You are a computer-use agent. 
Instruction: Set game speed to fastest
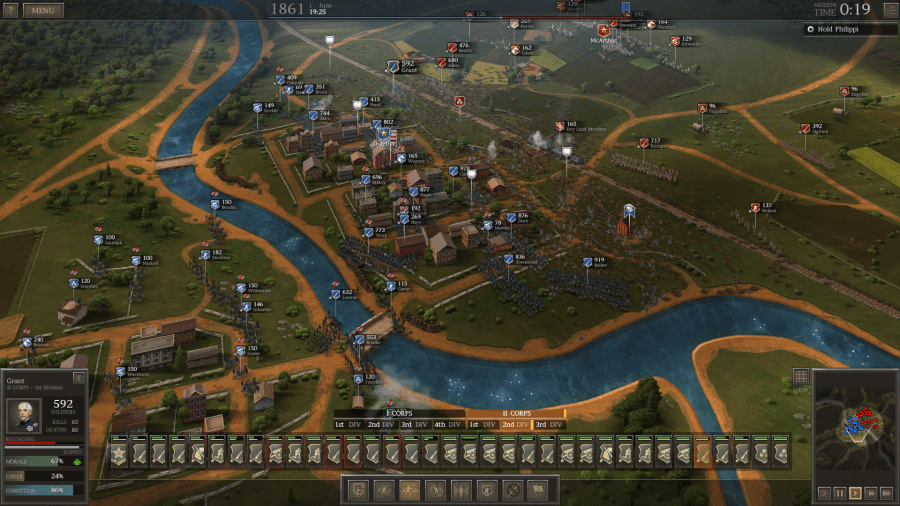pyautogui.click(x=887, y=493)
